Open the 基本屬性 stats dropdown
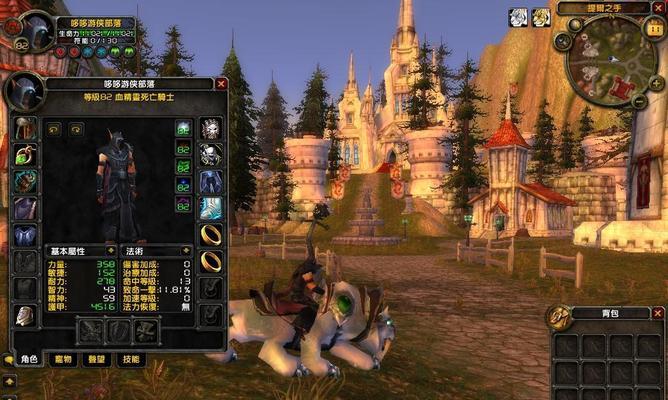 [80, 251]
